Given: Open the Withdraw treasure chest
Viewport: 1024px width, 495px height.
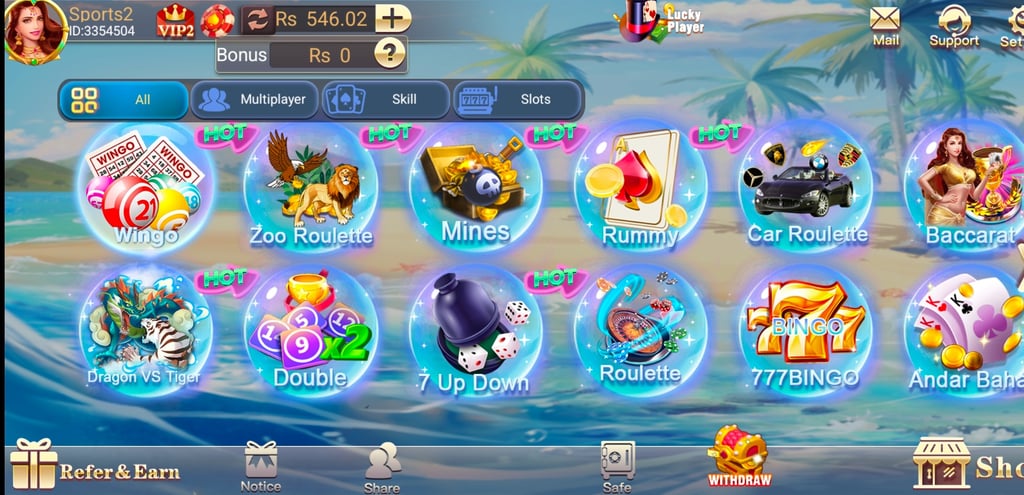Looking at the screenshot, I should (x=738, y=456).
